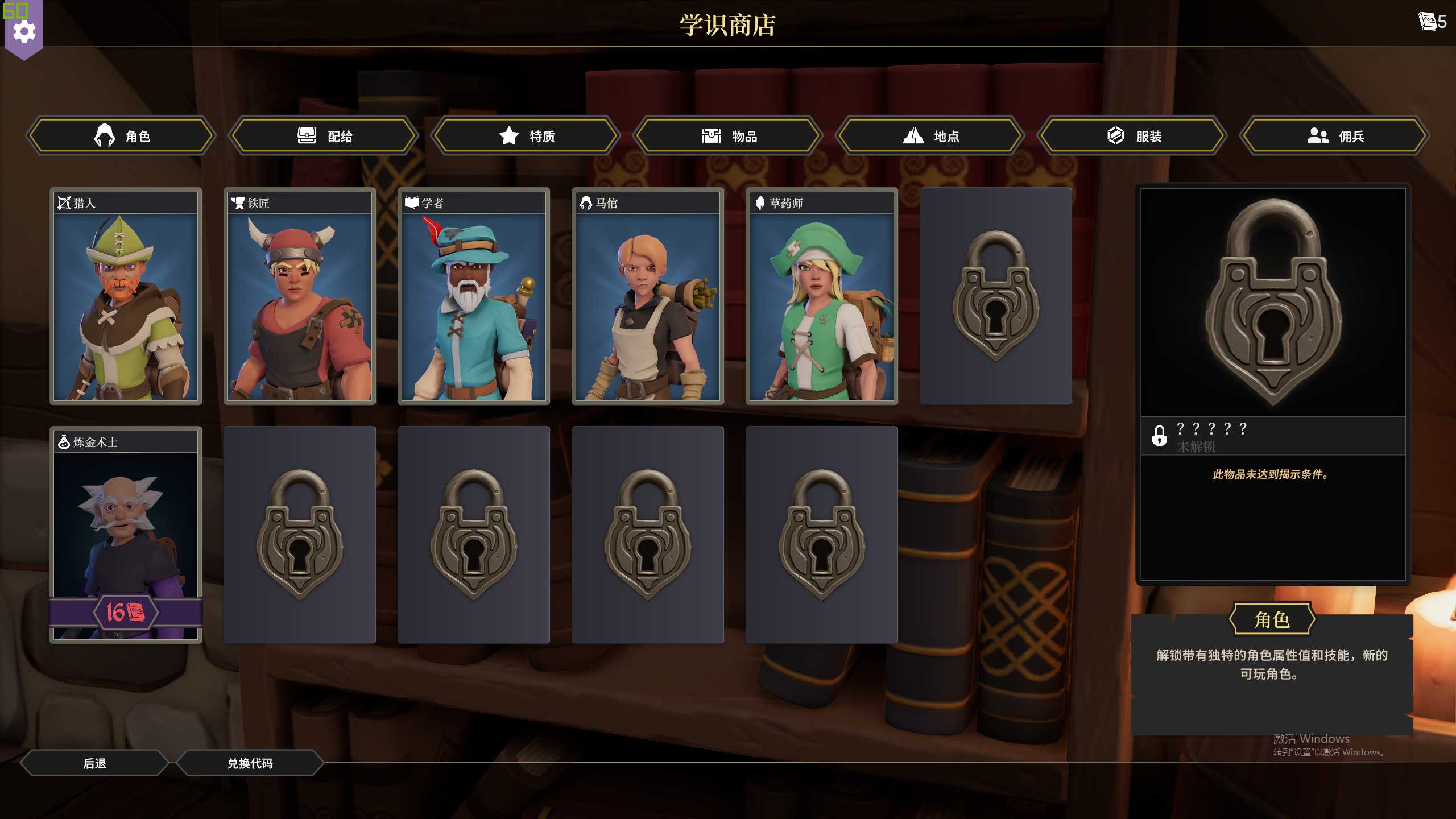Click the 后退 back button
The width and height of the screenshot is (1456, 819).
94,763
